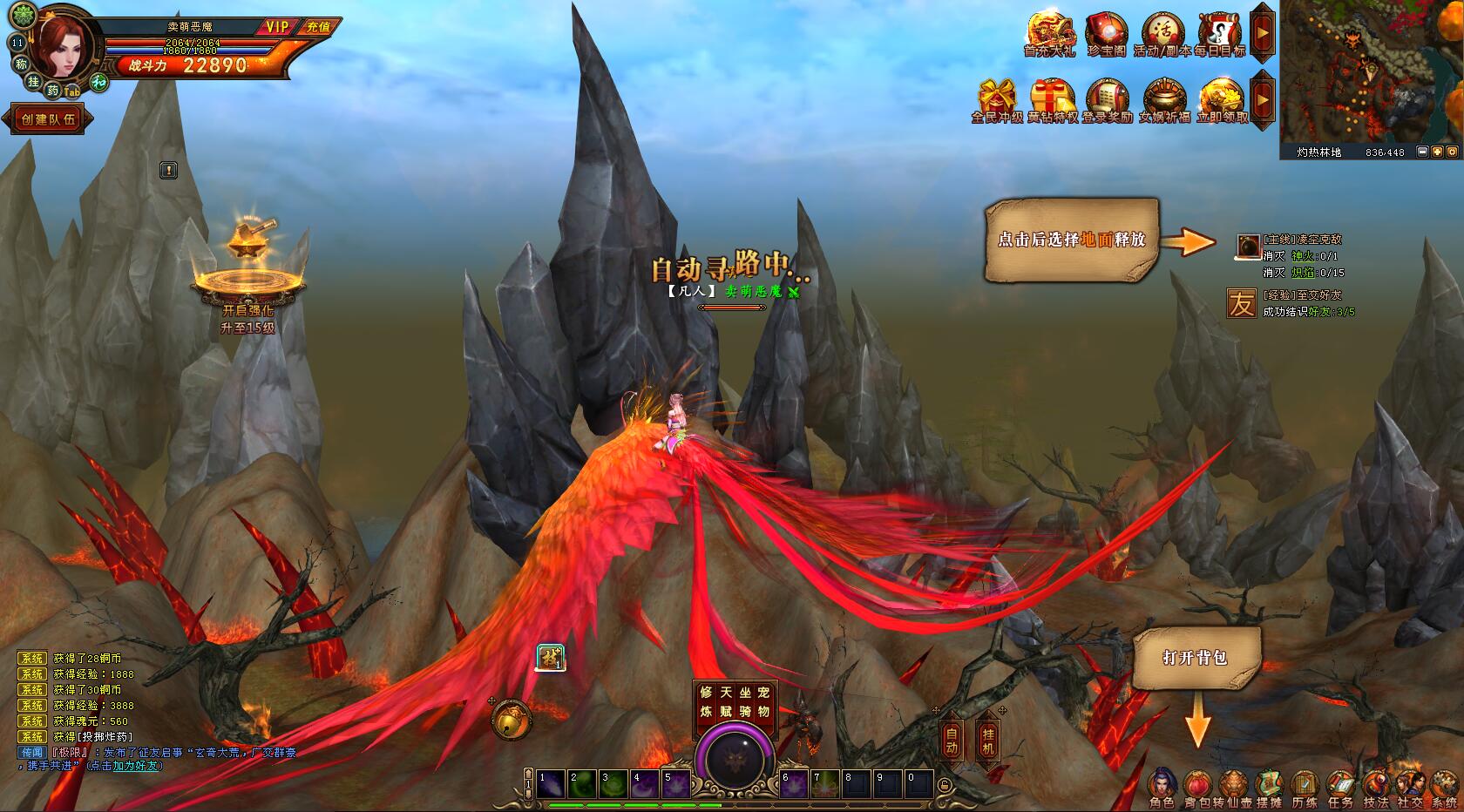This screenshot has height=812, width=1464.
Task: Open the 角色 character sheet
Action: 1162,788
